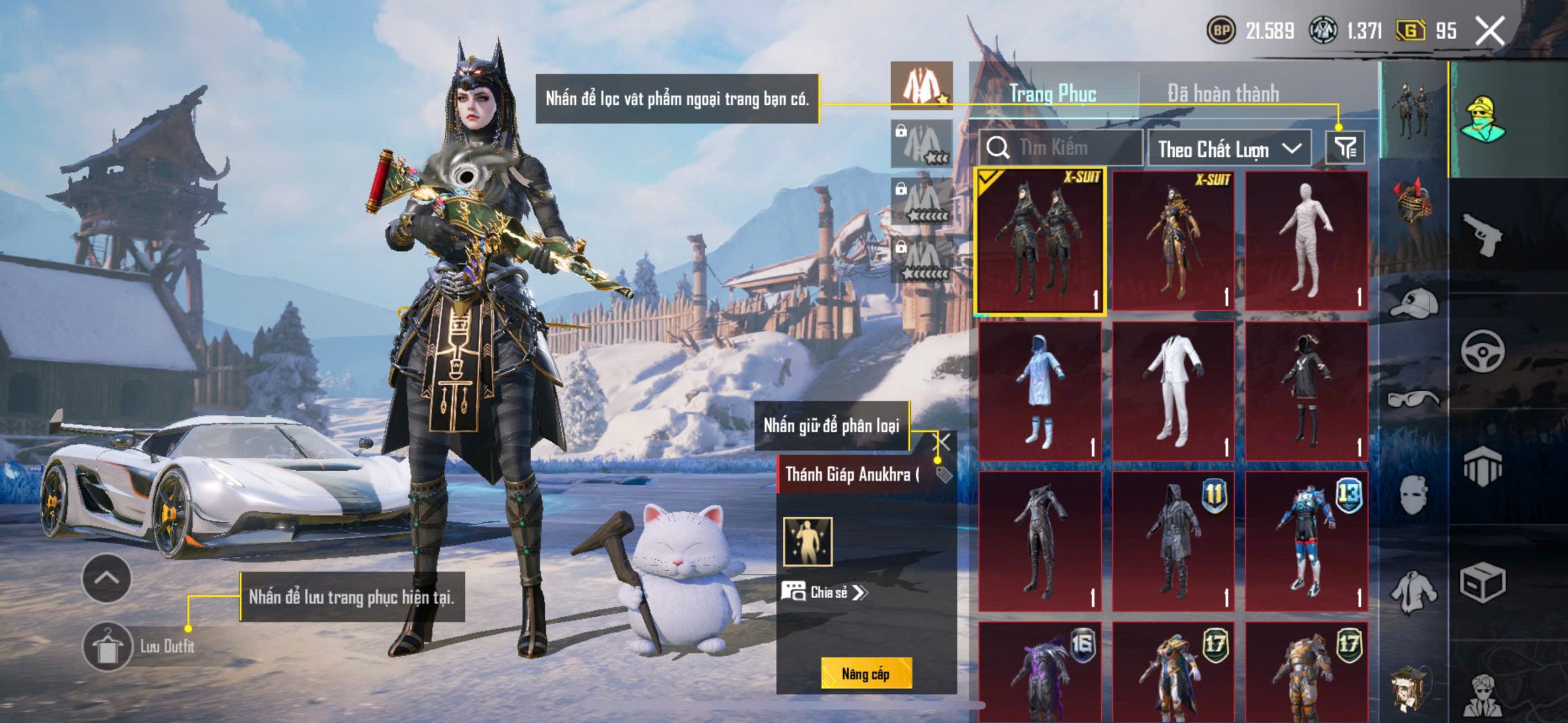Select the white mummy outfit tile
Viewport: 1568px width, 723px height.
pos(1306,241)
